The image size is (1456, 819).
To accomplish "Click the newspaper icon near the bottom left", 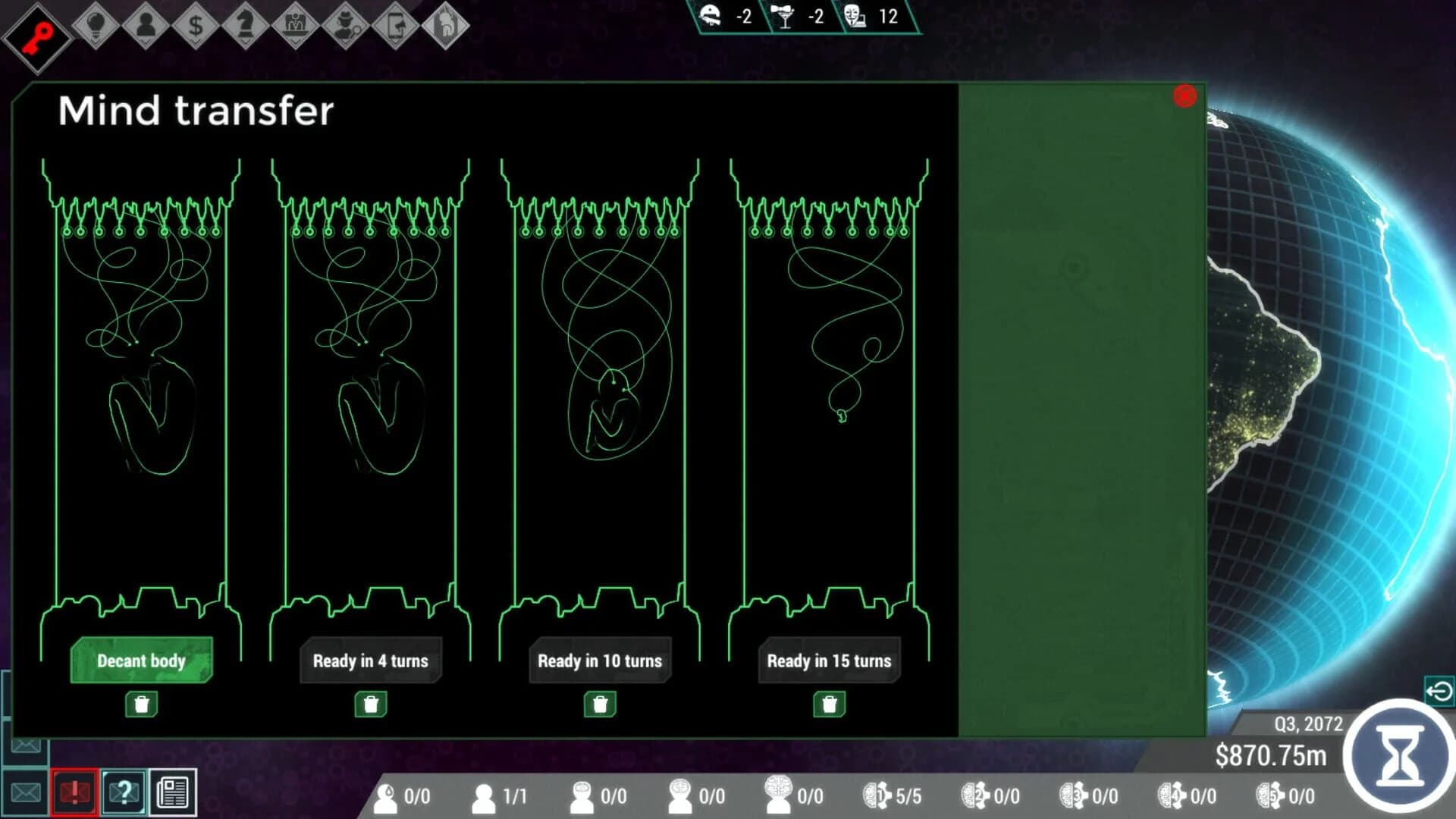I will (173, 793).
